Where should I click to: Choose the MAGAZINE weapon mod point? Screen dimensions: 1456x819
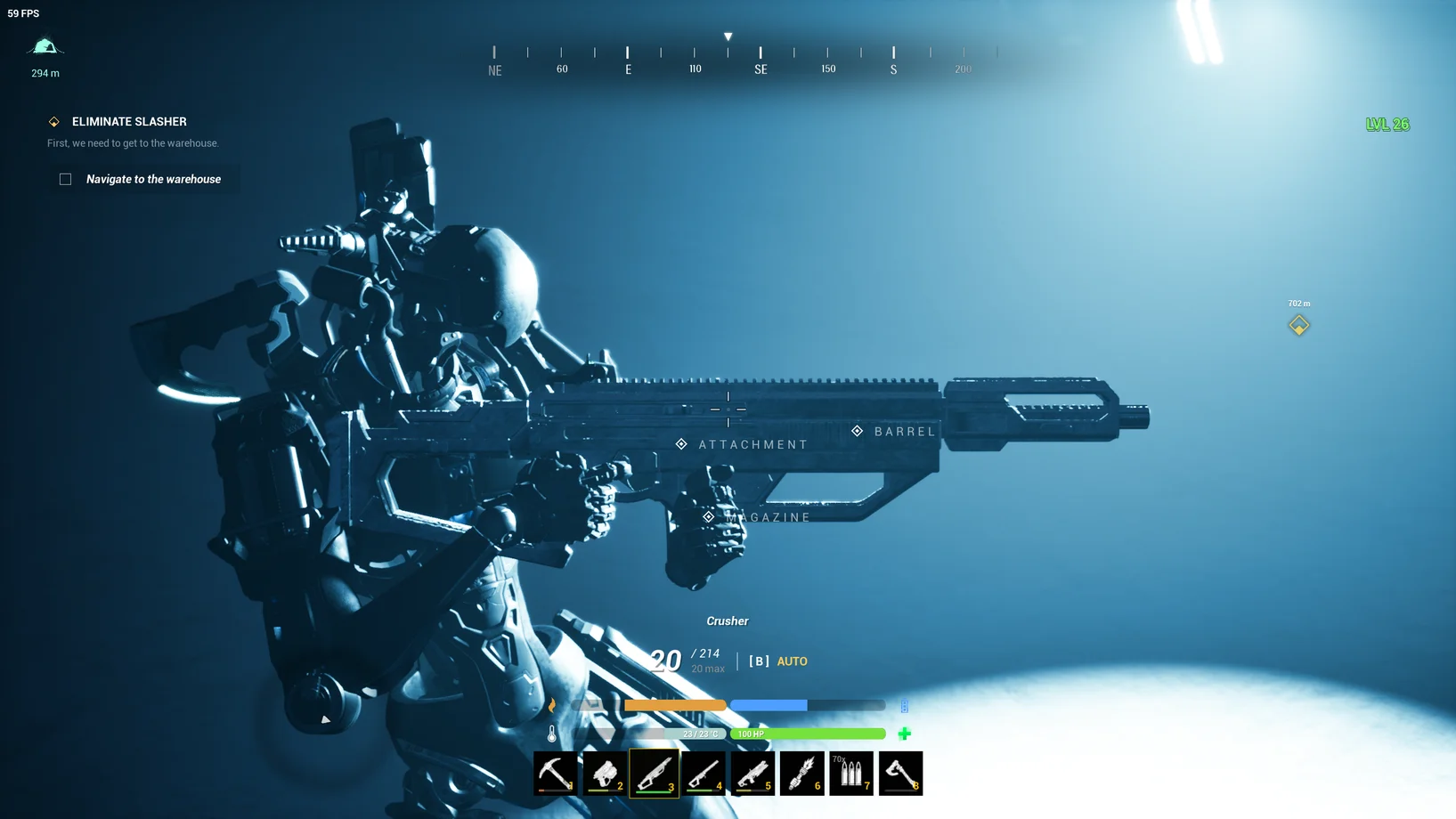point(708,517)
